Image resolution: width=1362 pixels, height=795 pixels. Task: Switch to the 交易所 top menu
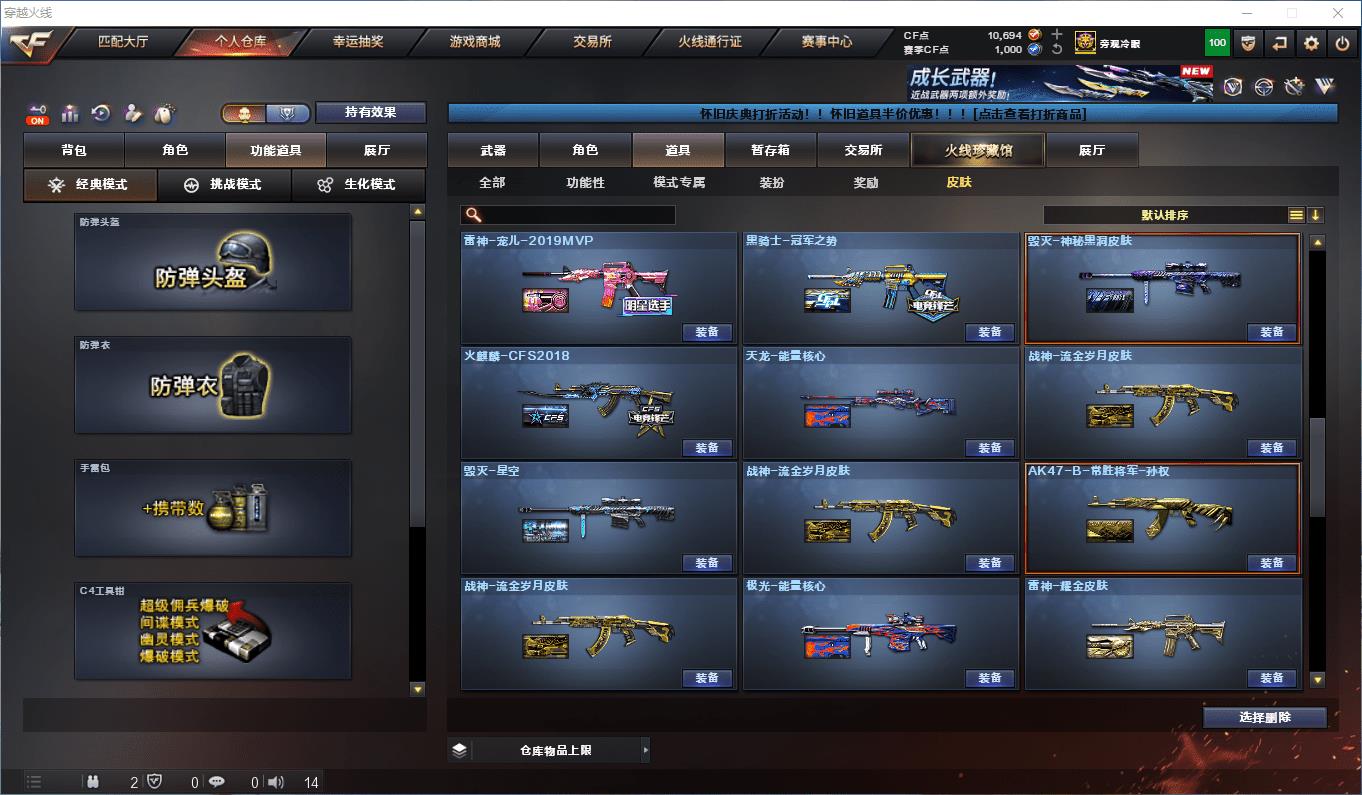coord(592,42)
